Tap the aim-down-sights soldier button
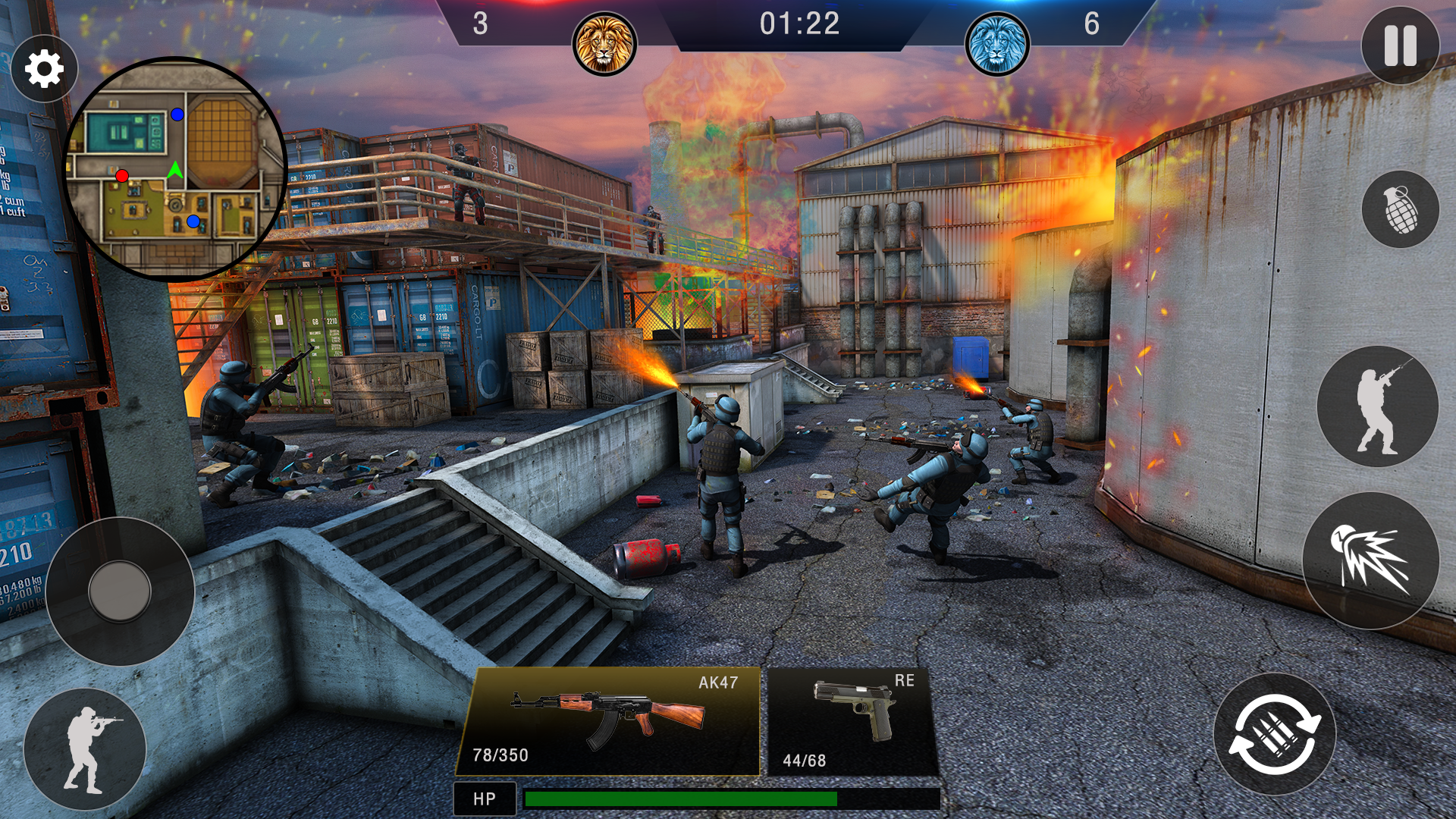1456x819 pixels. click(1377, 406)
